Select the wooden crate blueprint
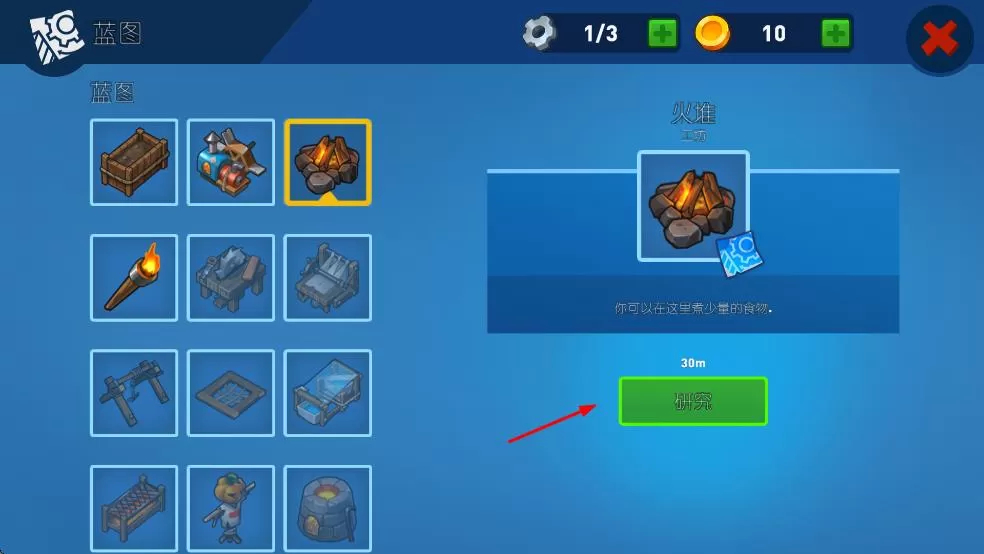Image resolution: width=984 pixels, height=554 pixels. coord(134,162)
